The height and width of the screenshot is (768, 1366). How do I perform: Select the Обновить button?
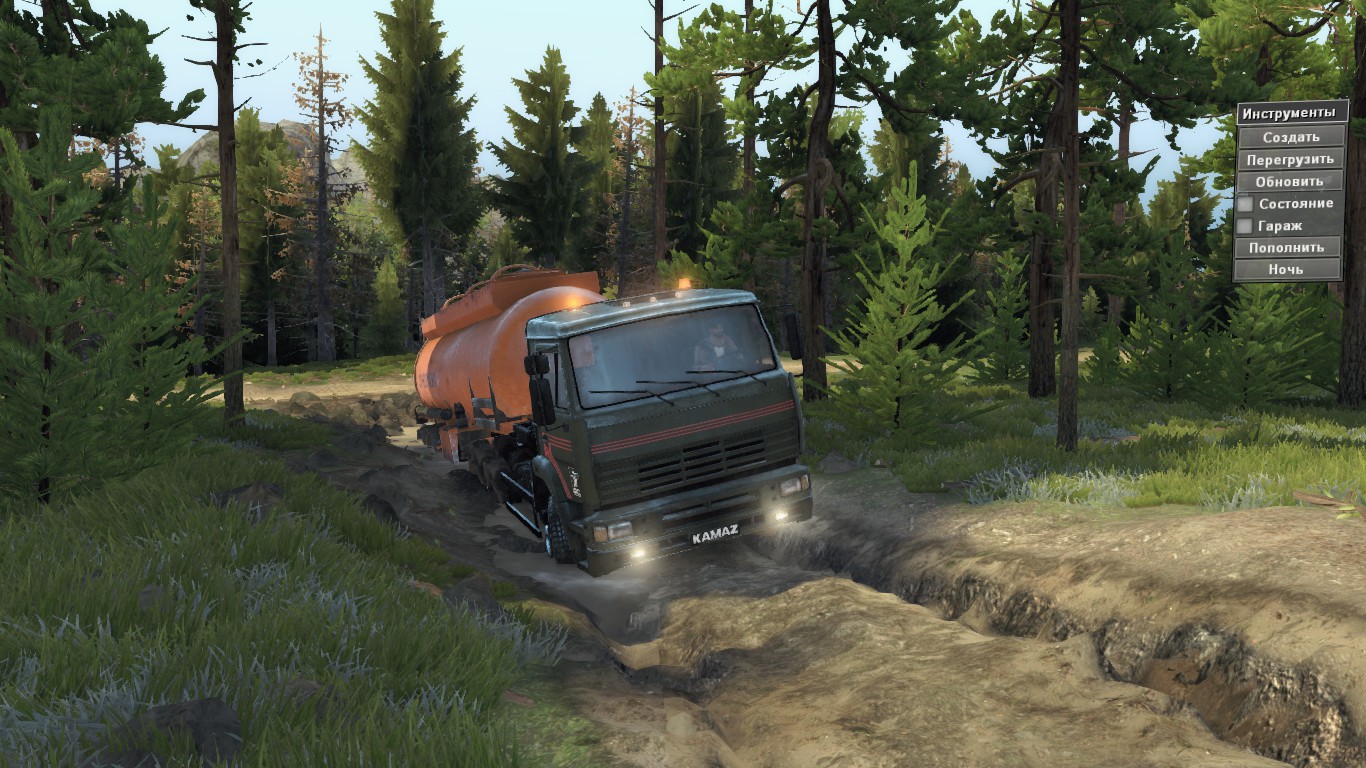click(x=1290, y=181)
